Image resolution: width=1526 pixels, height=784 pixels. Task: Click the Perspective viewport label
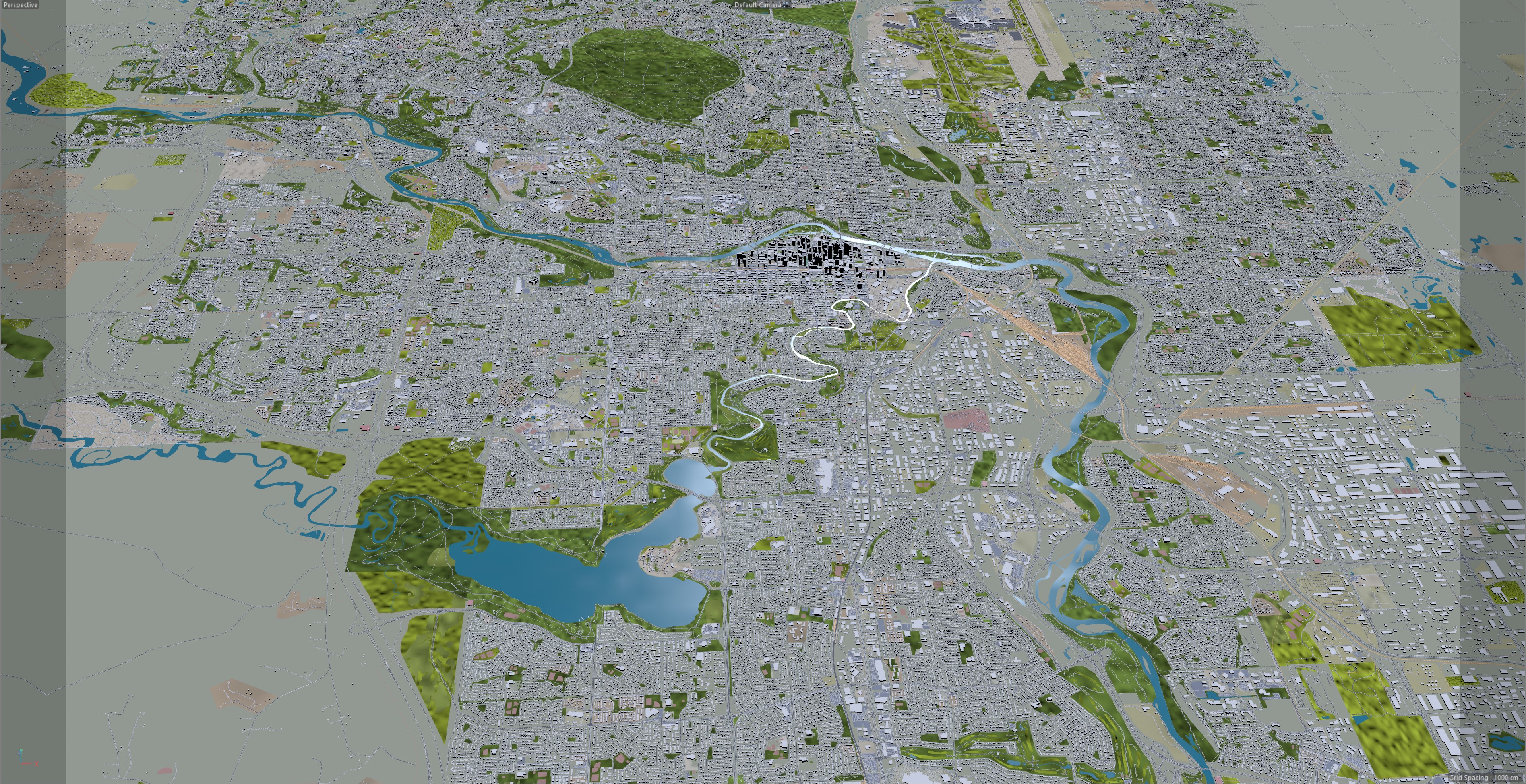pyautogui.click(x=20, y=5)
